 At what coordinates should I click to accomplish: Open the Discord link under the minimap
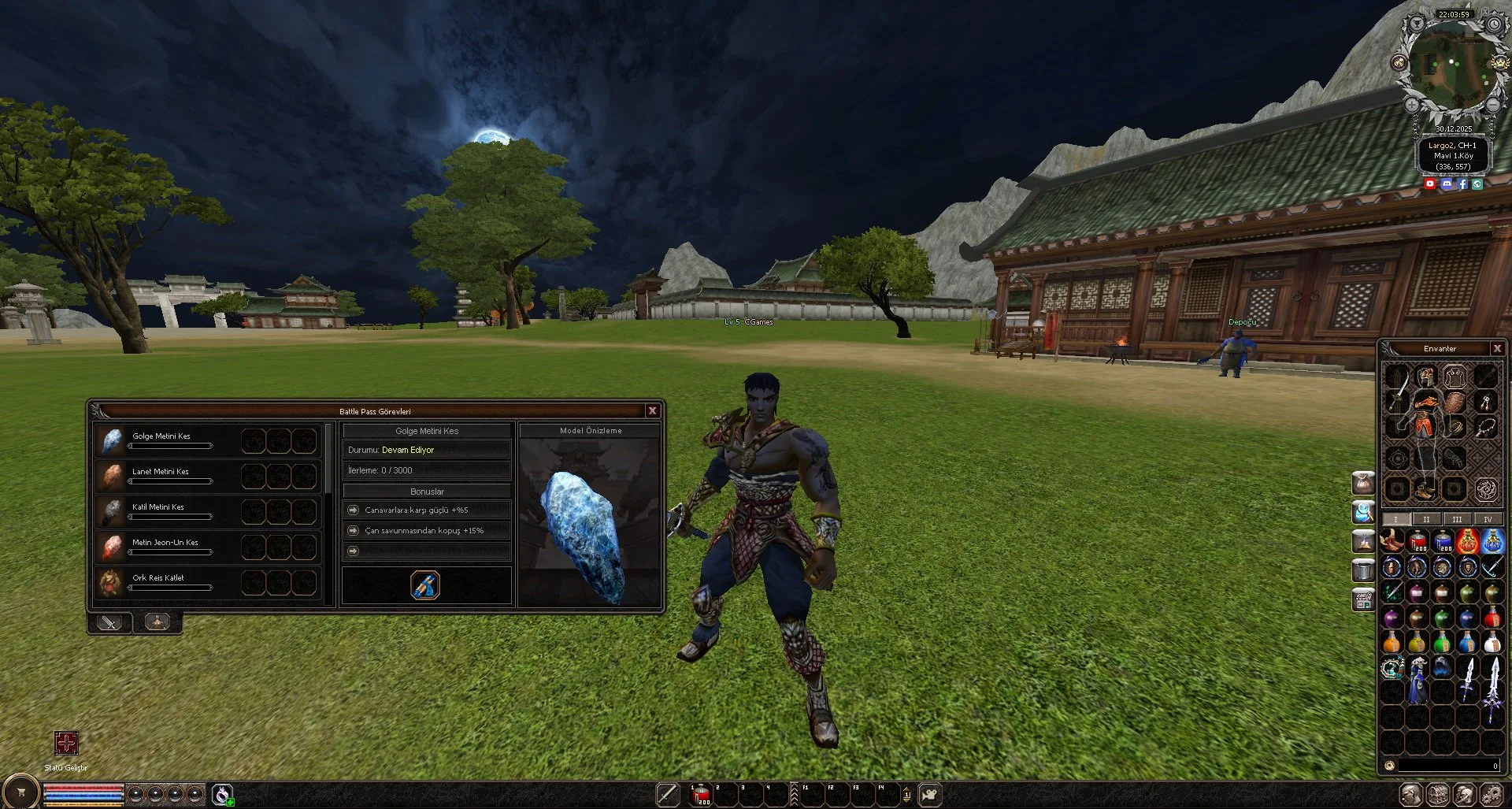(1447, 184)
